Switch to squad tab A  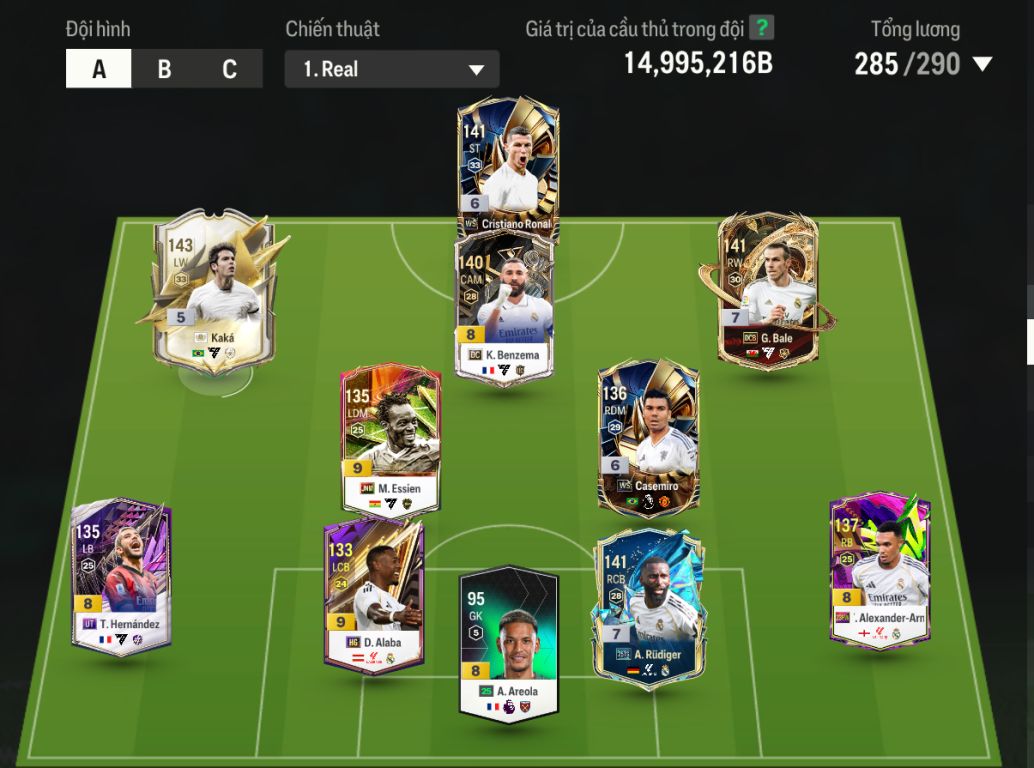[99, 69]
